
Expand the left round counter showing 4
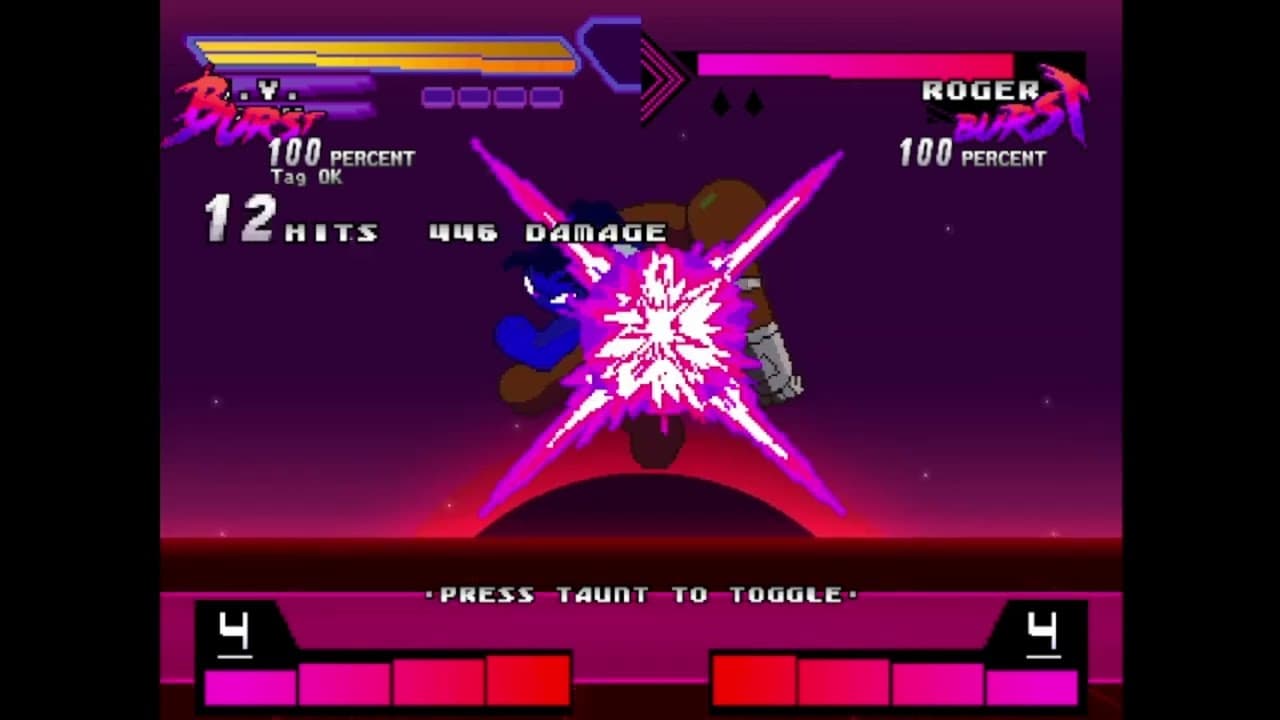(232, 633)
